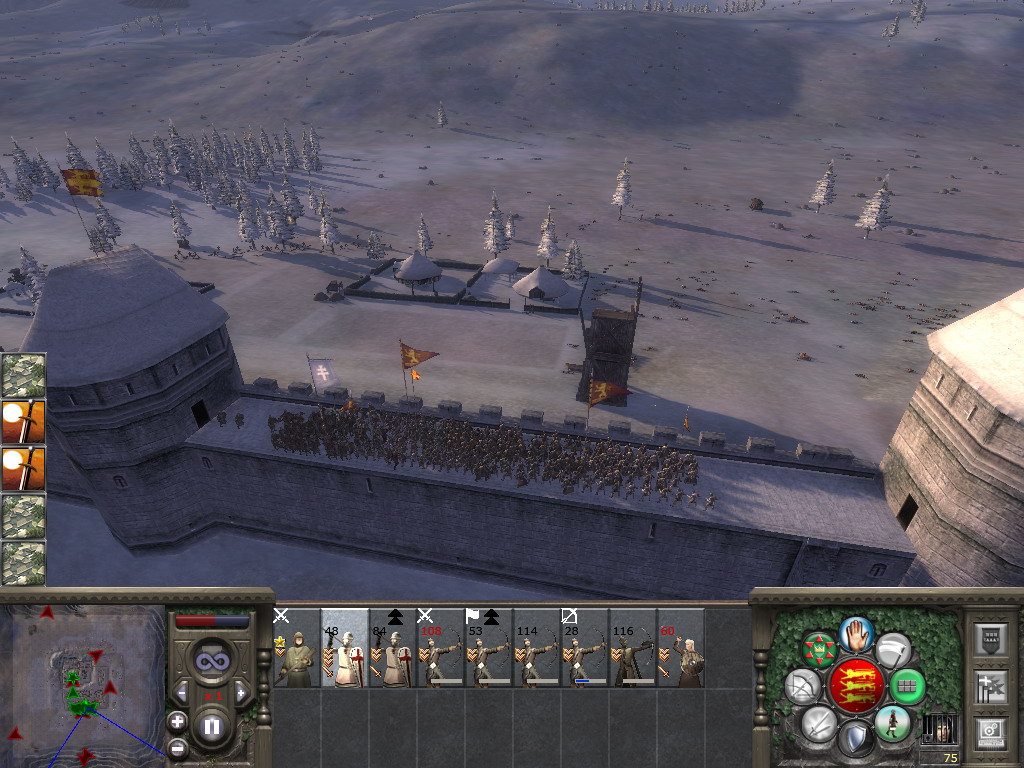Select the 108-man archer unit card
The width and height of the screenshot is (1024, 768).
click(440, 648)
